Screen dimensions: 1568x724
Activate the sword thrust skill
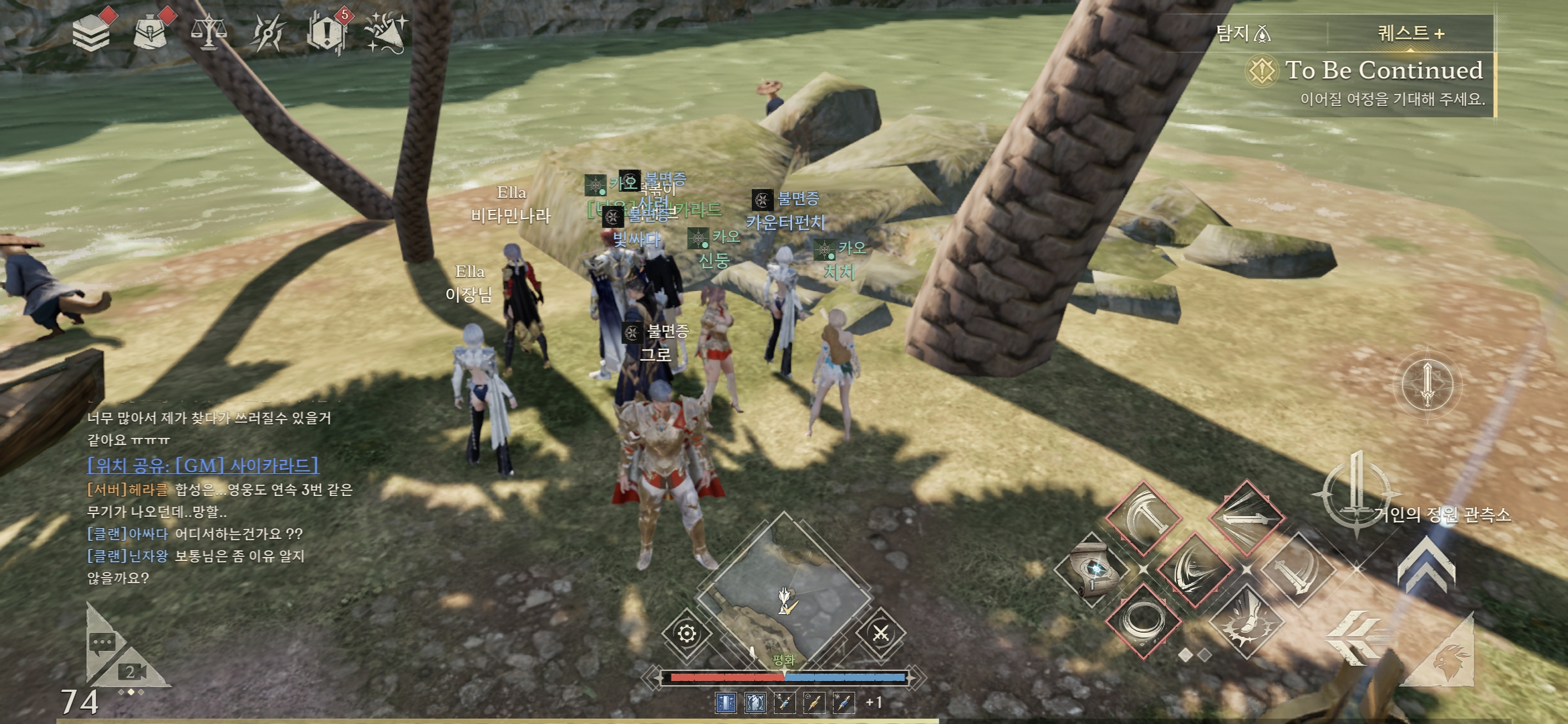(1246, 517)
